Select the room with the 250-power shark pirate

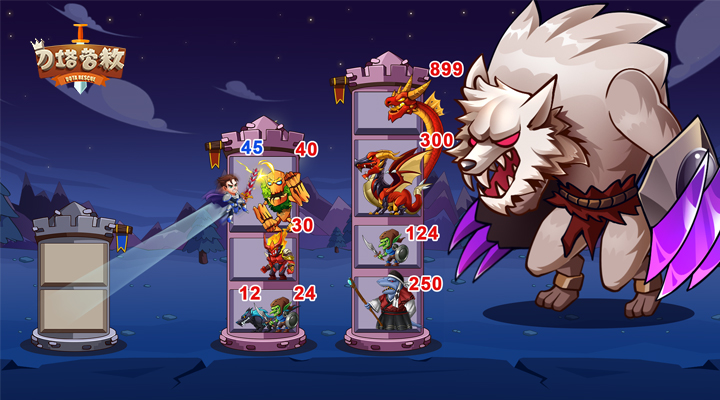tap(387, 303)
